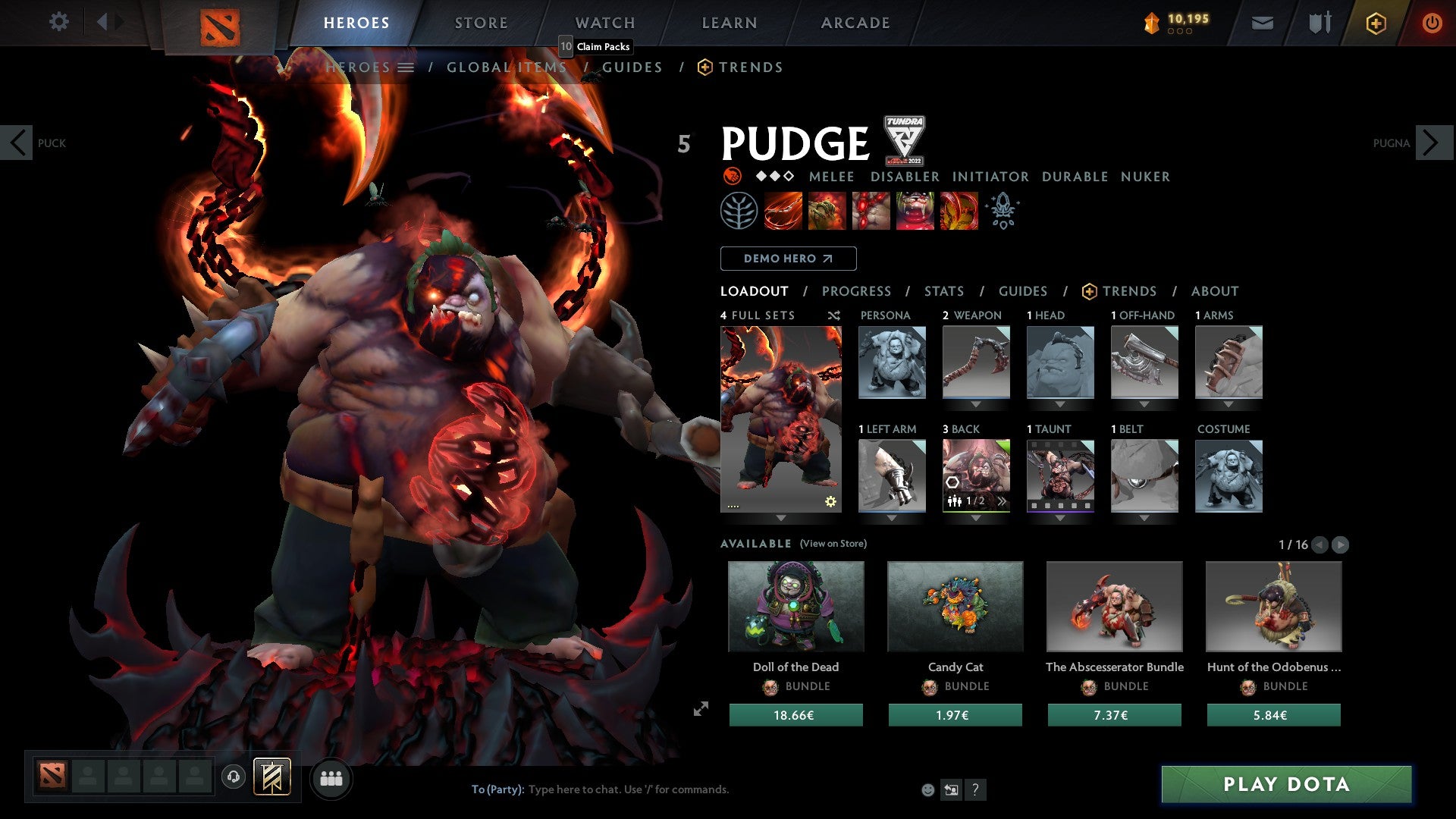Image resolution: width=1456 pixels, height=819 pixels.
Task: Click the Aghanim's Scepter upgrade icon
Action: tap(1003, 211)
